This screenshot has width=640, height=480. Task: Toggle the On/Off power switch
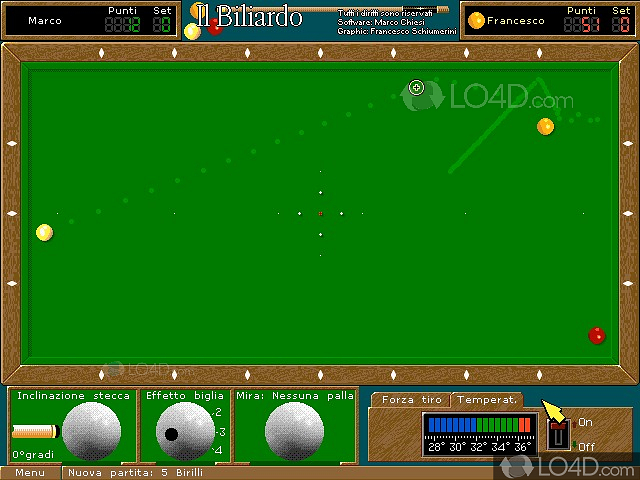coord(560,435)
